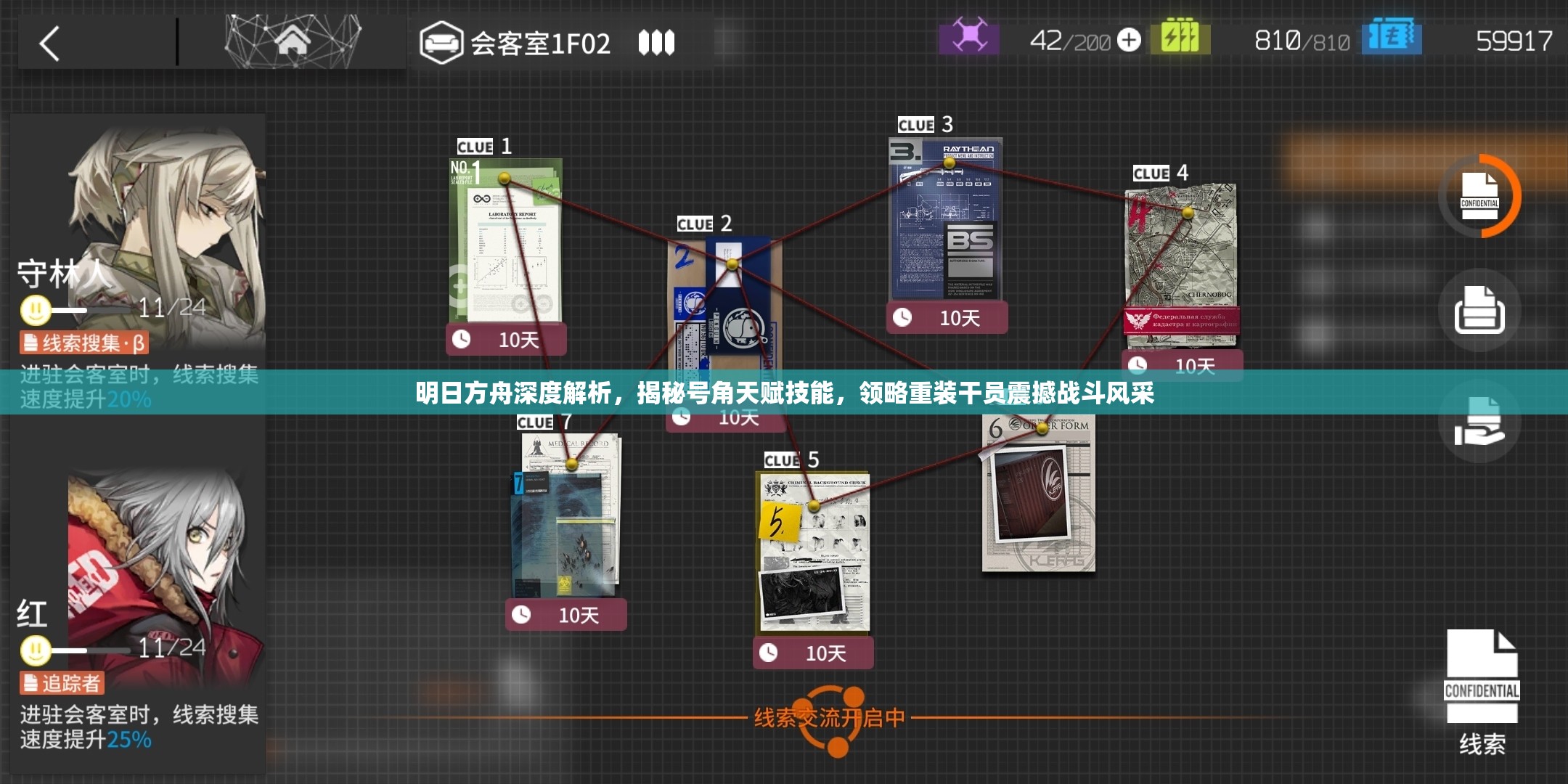Click the blue credit icon next to 59917
Viewport: 1568px width, 784px height.
[1391, 38]
